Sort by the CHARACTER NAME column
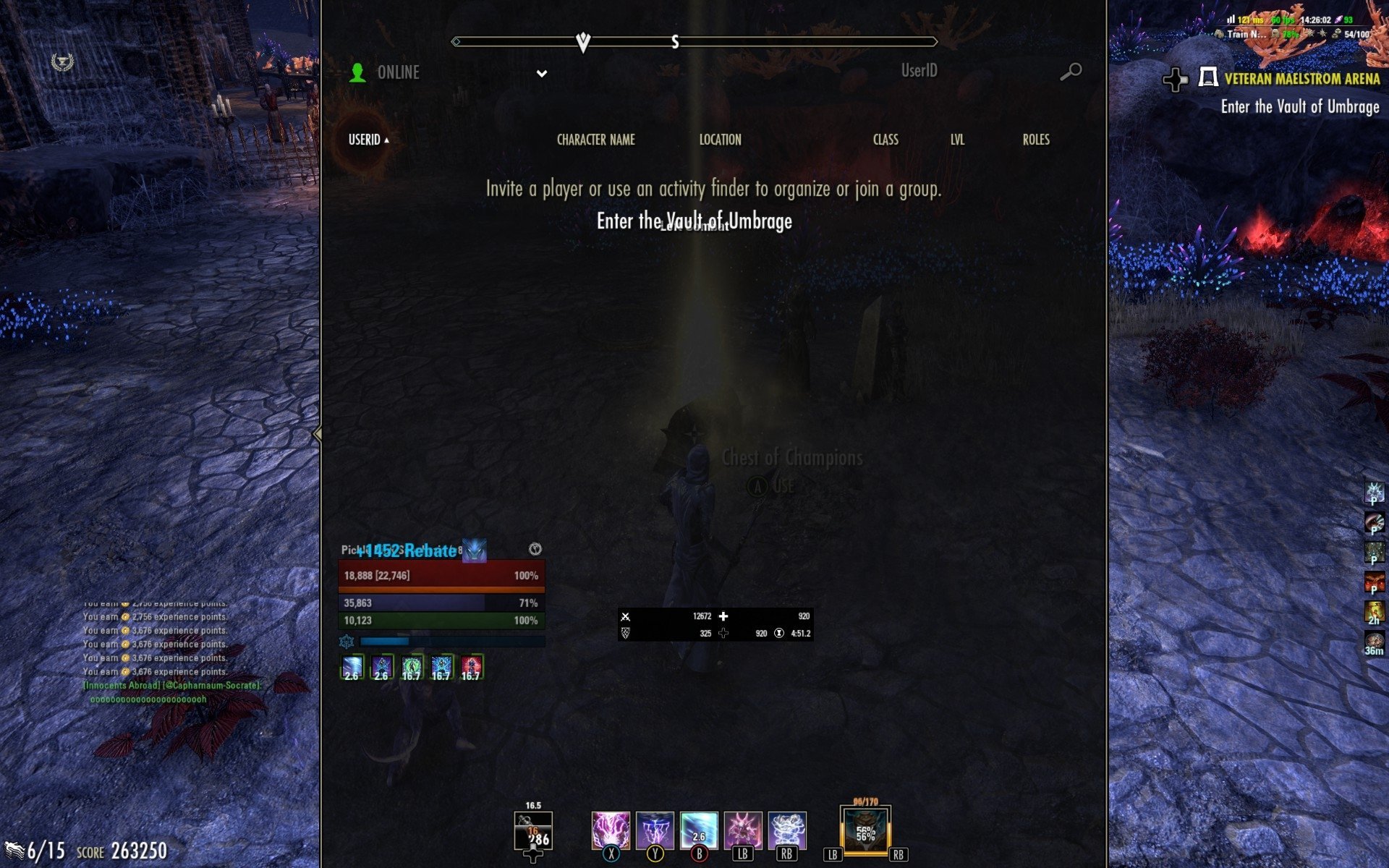The height and width of the screenshot is (868, 1389). tap(595, 140)
